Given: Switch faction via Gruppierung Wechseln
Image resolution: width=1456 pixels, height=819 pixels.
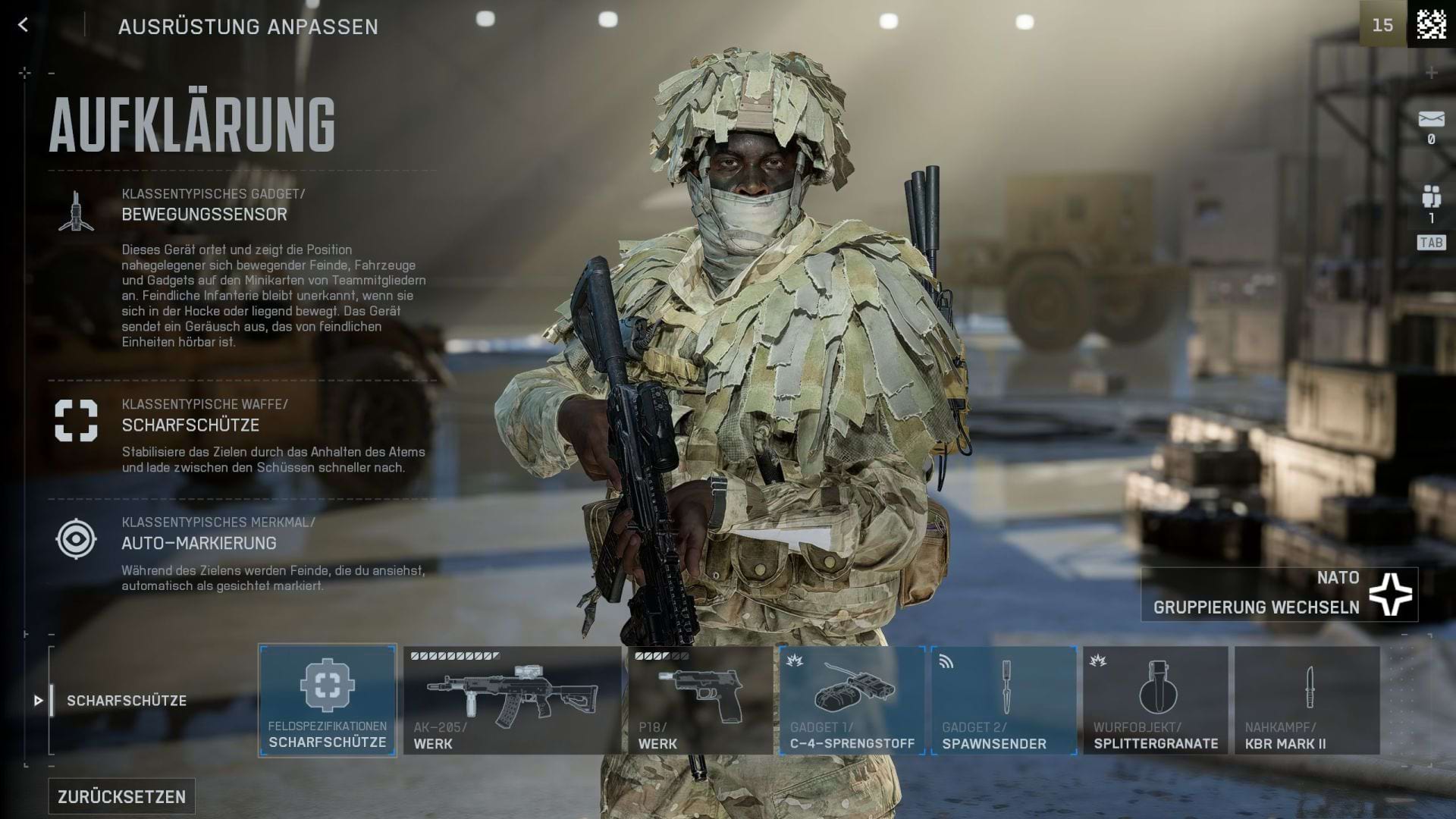Looking at the screenshot, I should tap(1279, 595).
